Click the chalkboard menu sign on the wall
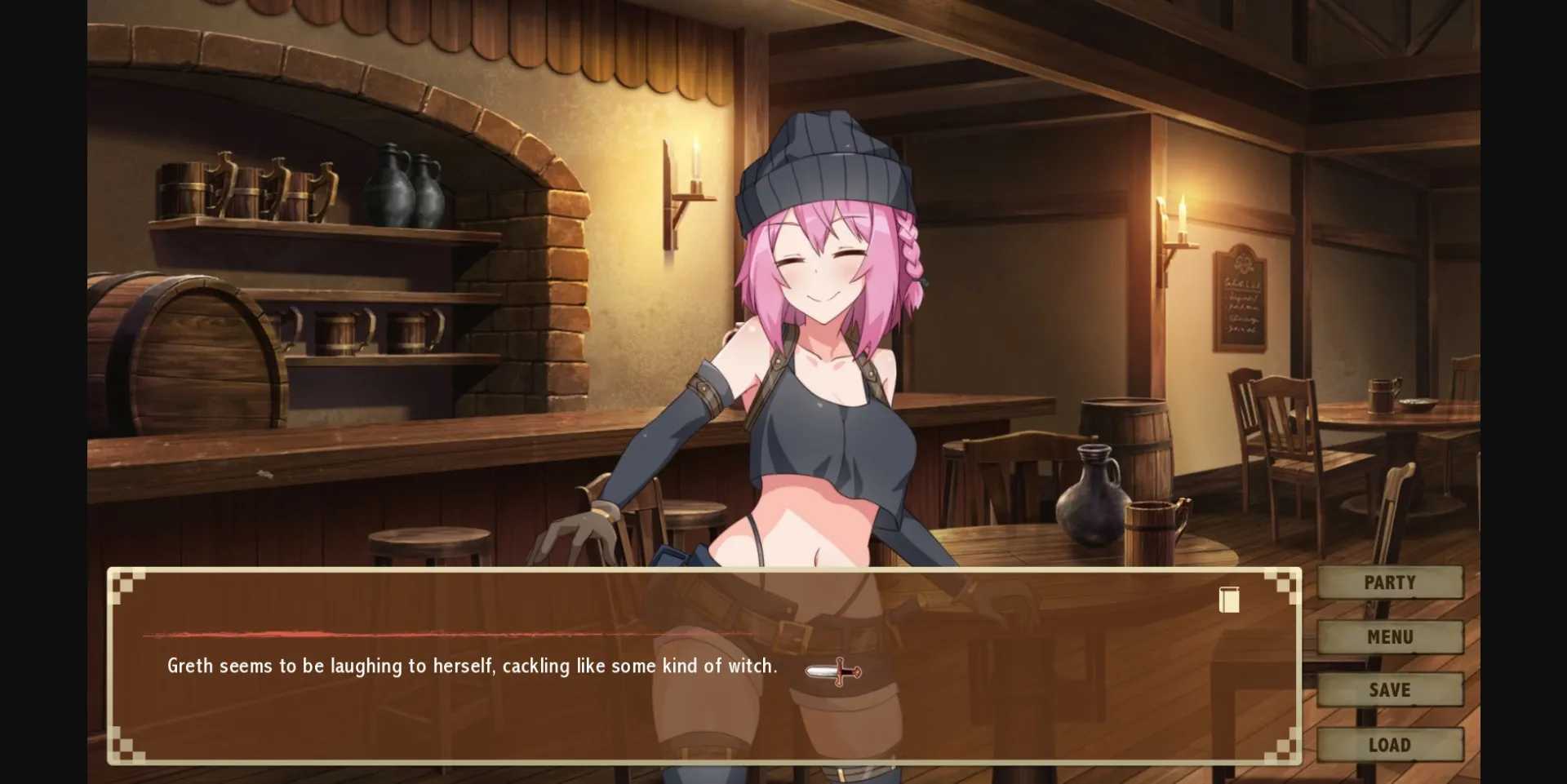Viewport: 1567px width, 784px height. 1242,302
